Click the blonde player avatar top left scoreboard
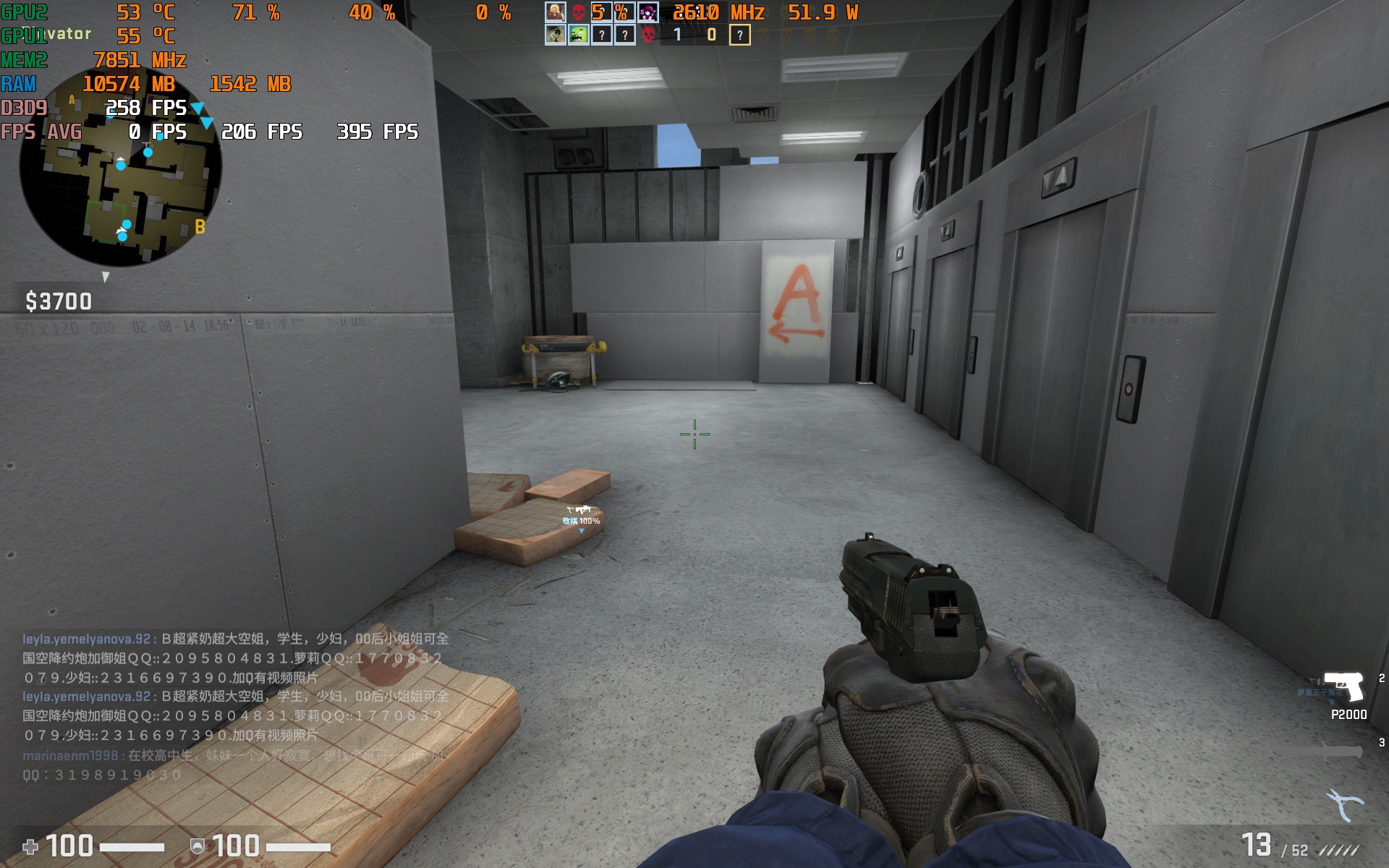1389x868 pixels. pyautogui.click(x=555, y=12)
